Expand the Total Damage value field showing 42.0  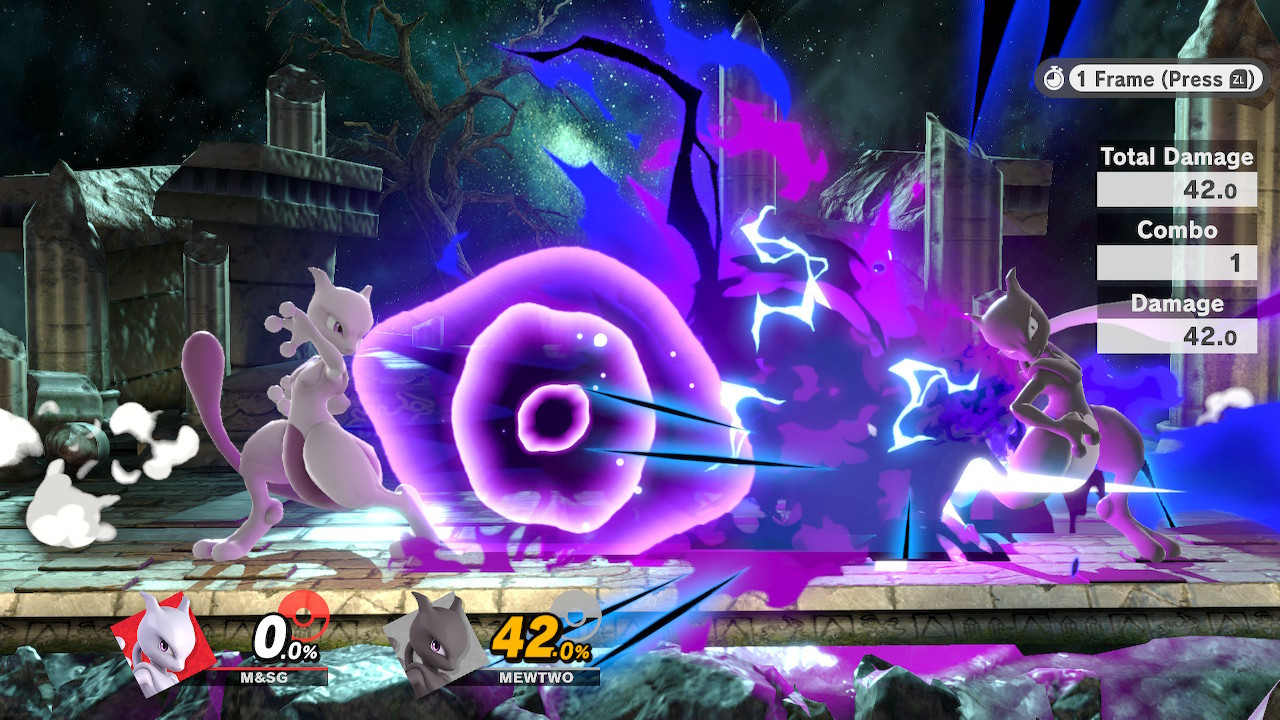pos(1176,189)
